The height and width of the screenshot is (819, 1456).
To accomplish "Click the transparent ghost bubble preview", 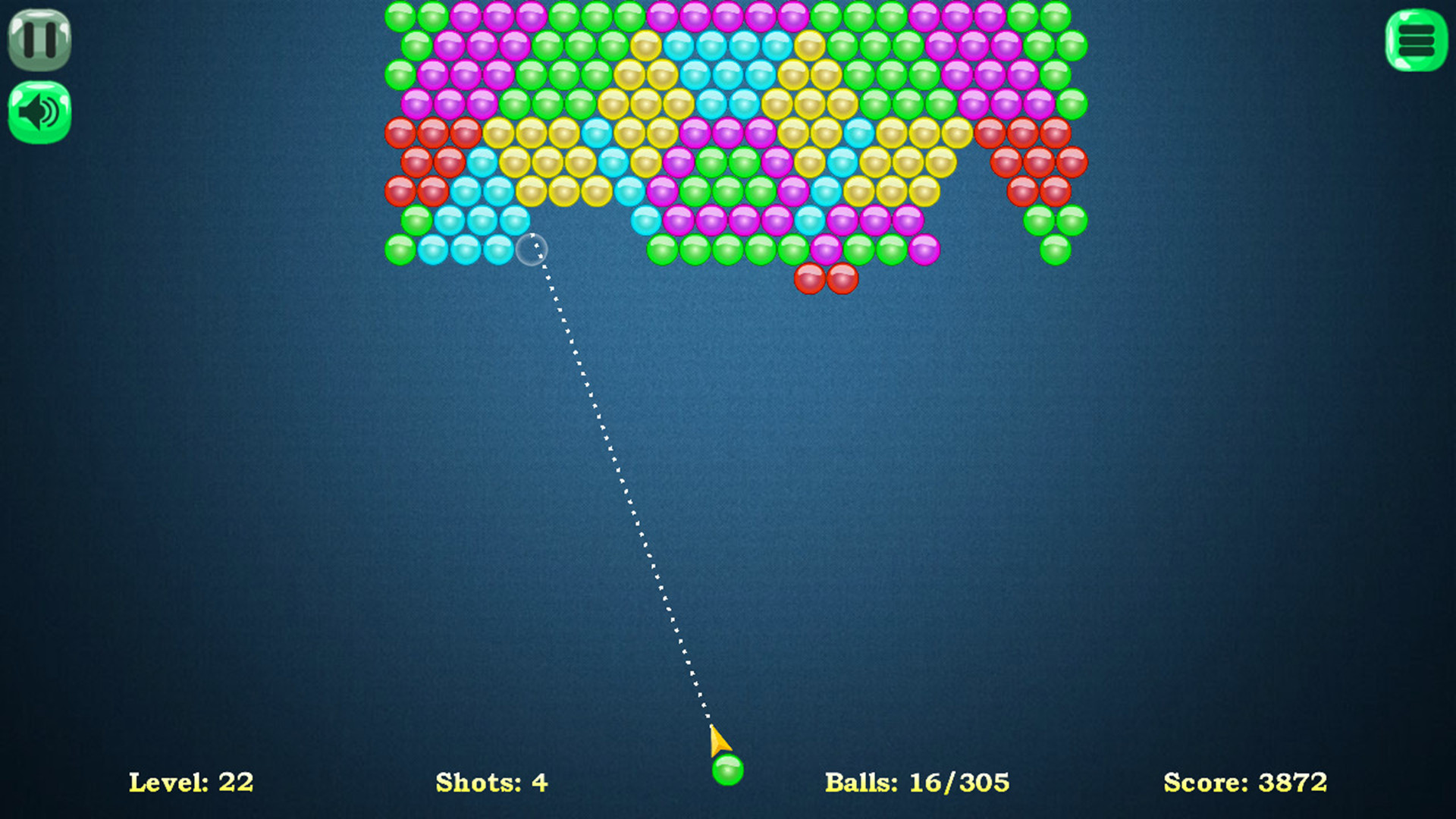I will [x=533, y=249].
